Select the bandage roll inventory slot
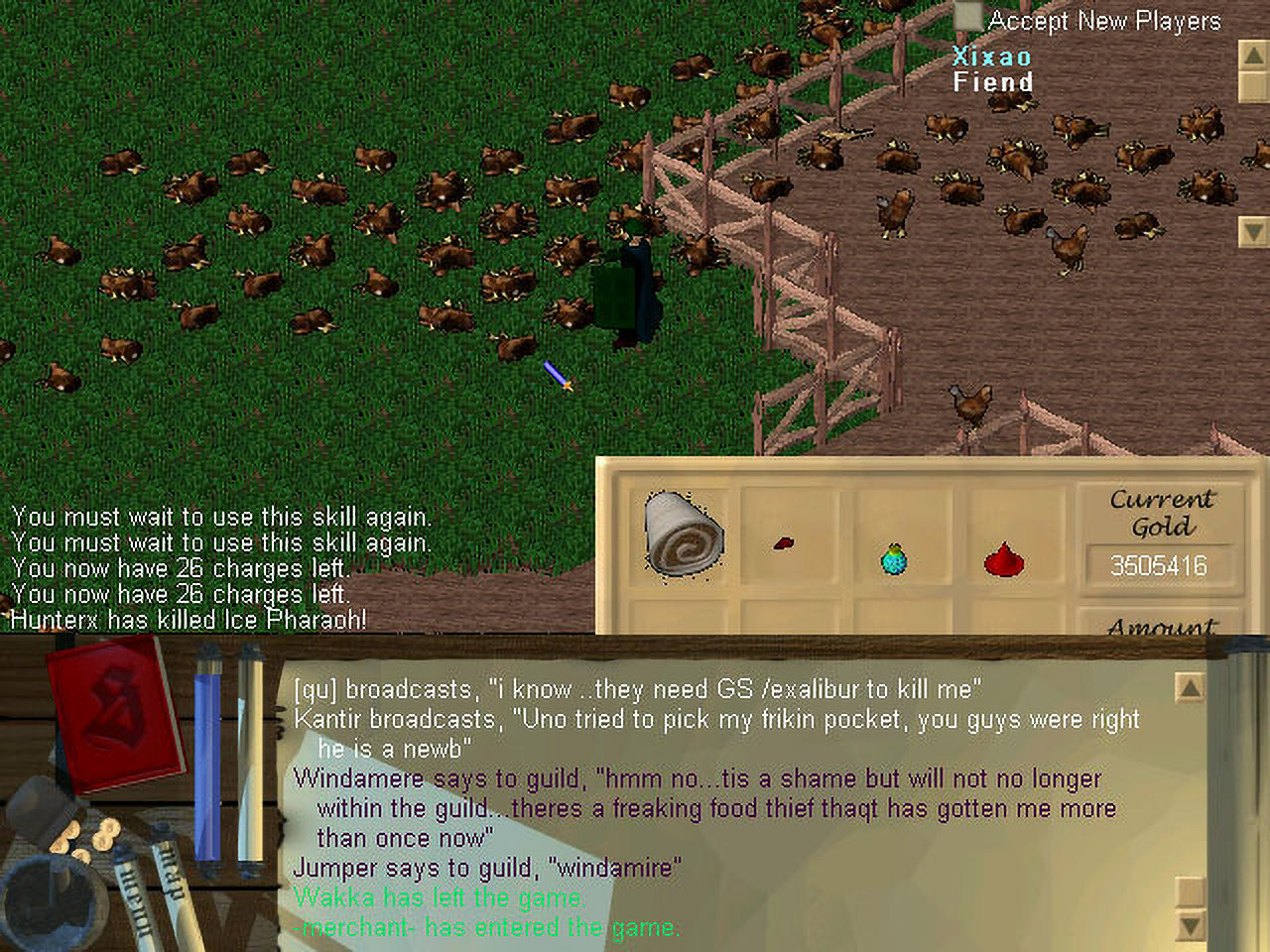This screenshot has height=952, width=1270. [683, 535]
